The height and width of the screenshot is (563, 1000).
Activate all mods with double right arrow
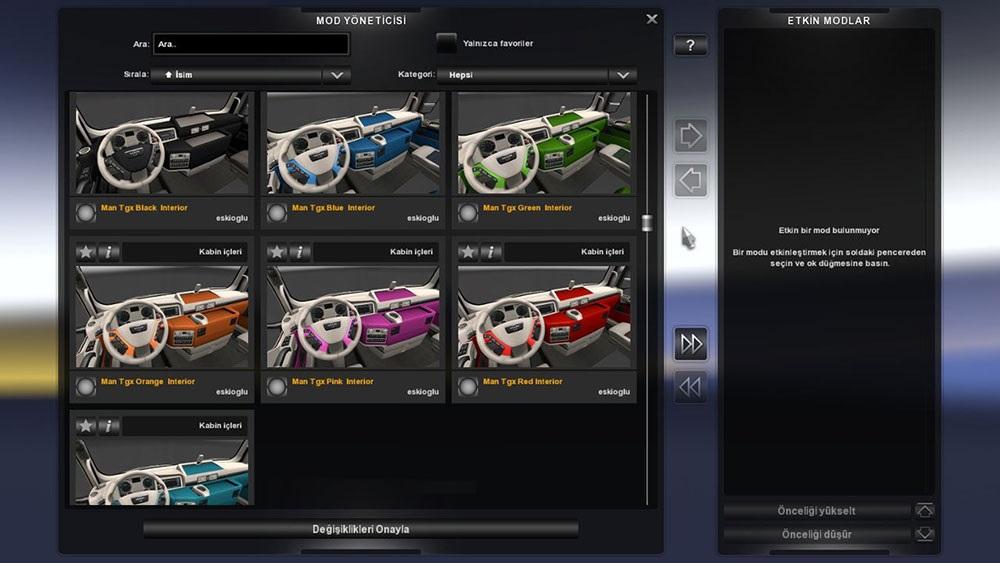pos(690,344)
